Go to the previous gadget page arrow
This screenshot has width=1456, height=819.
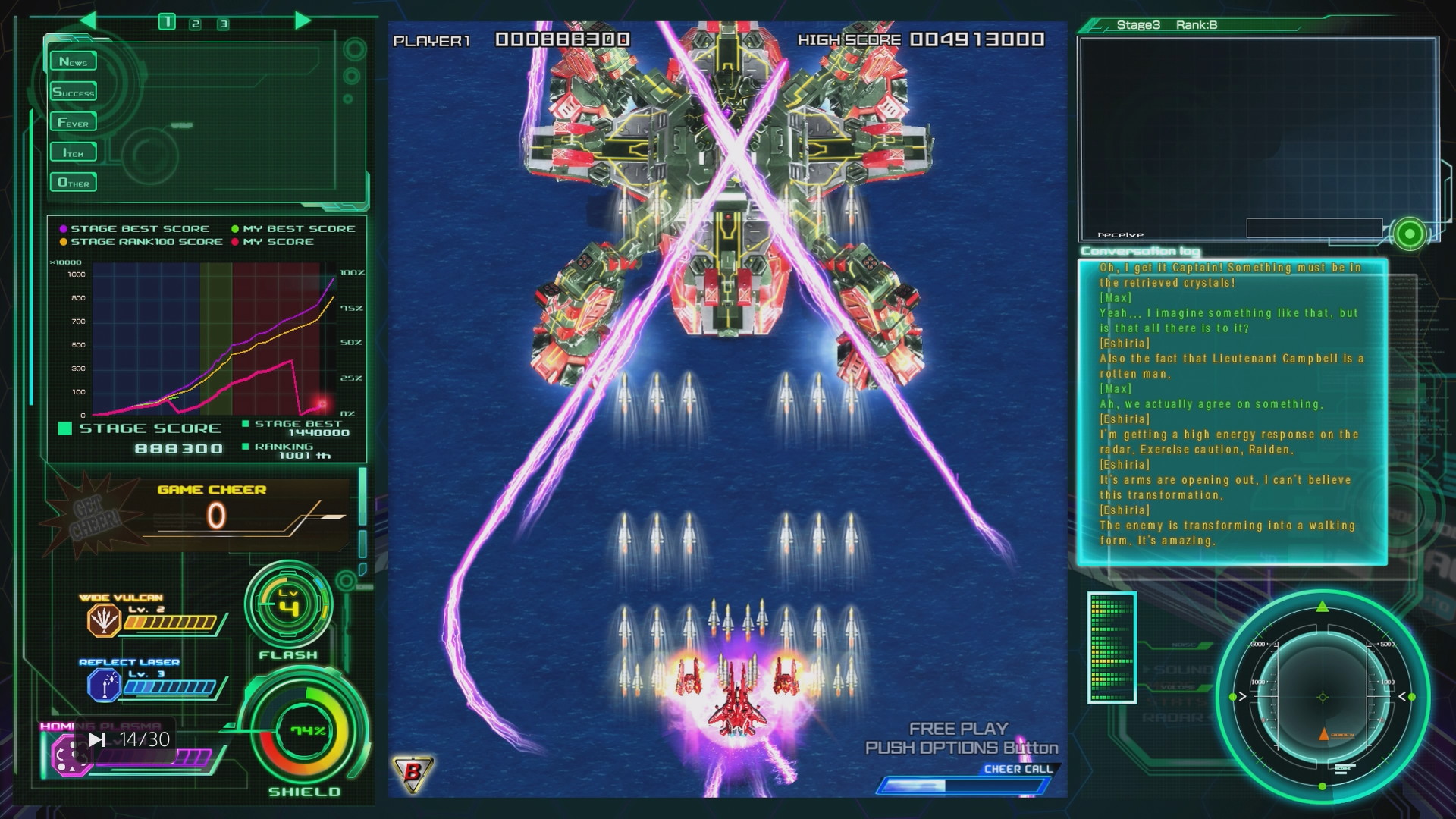coord(88,20)
